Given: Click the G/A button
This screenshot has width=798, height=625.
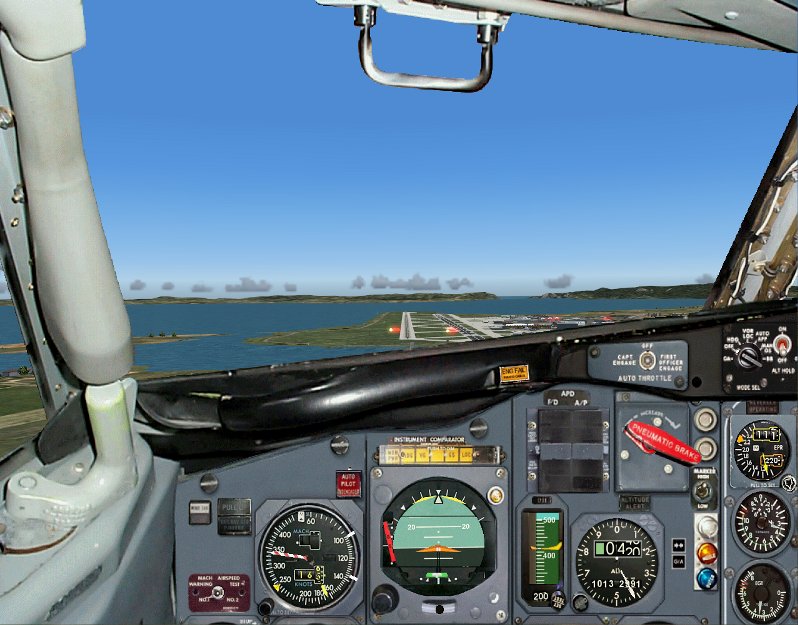Looking at the screenshot, I should (x=678, y=563).
